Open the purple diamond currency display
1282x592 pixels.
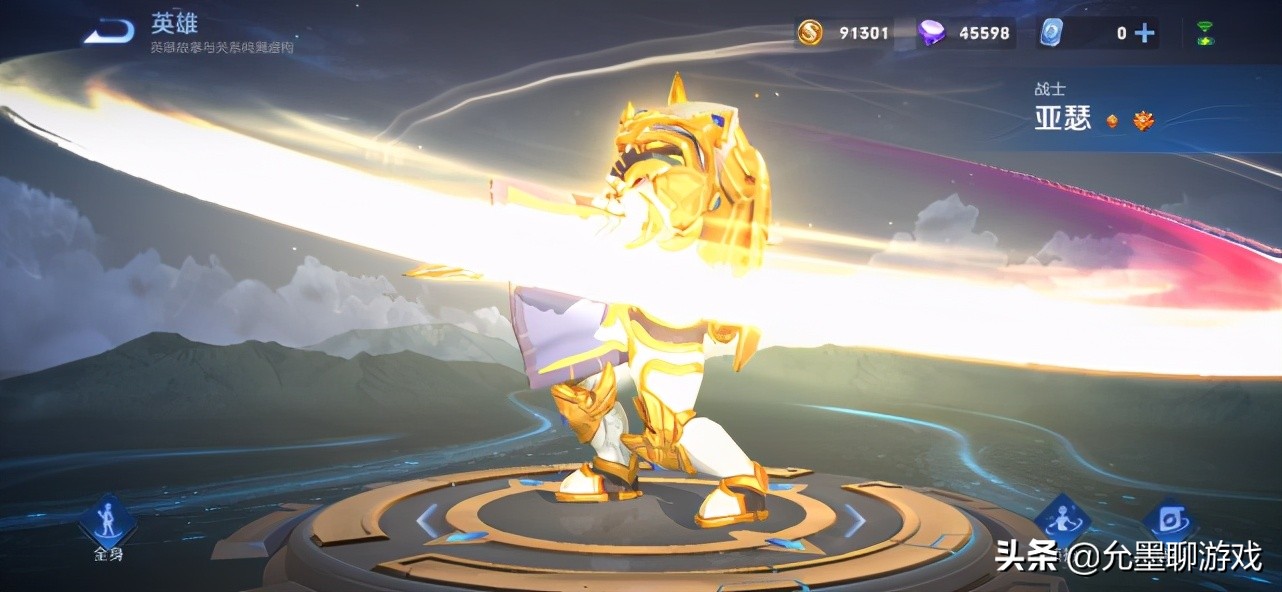coord(965,33)
